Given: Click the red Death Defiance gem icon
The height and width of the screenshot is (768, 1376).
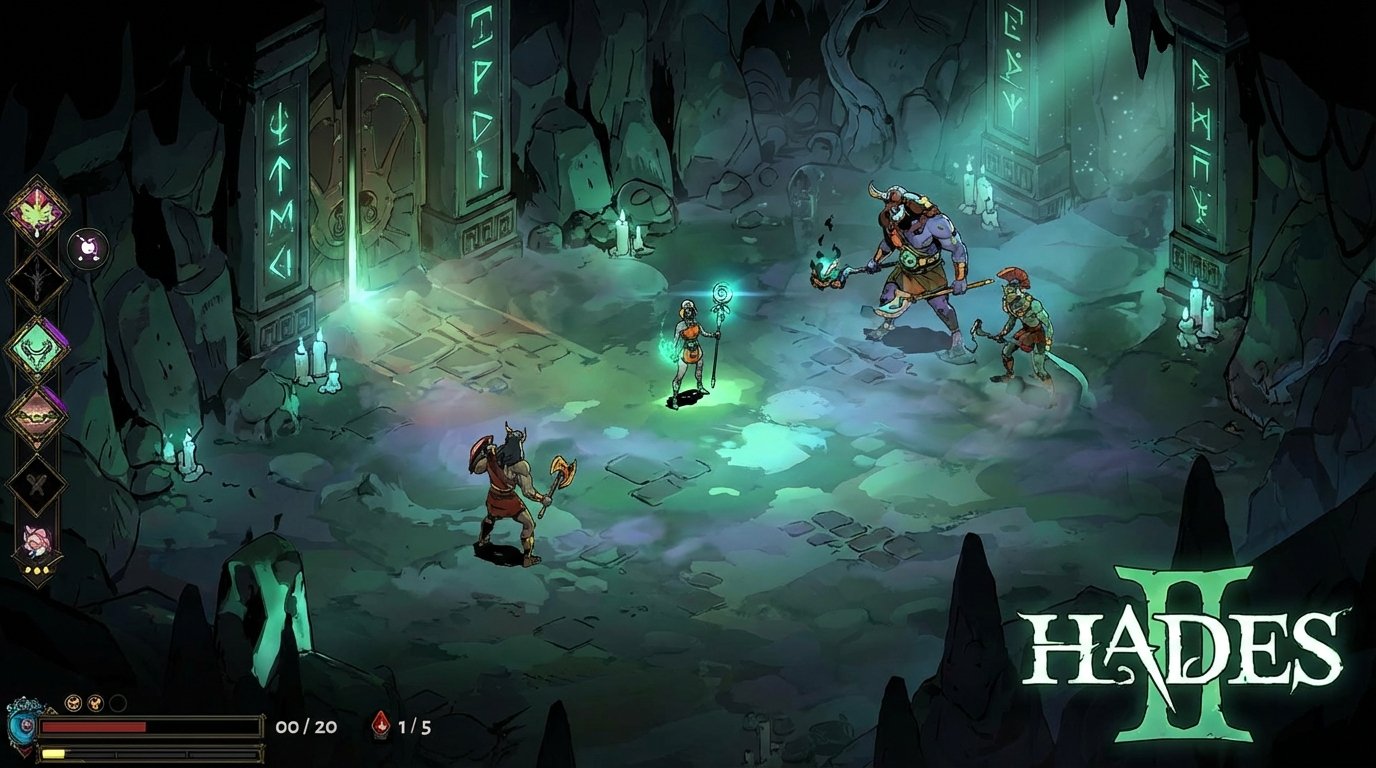Looking at the screenshot, I should pos(380,725).
